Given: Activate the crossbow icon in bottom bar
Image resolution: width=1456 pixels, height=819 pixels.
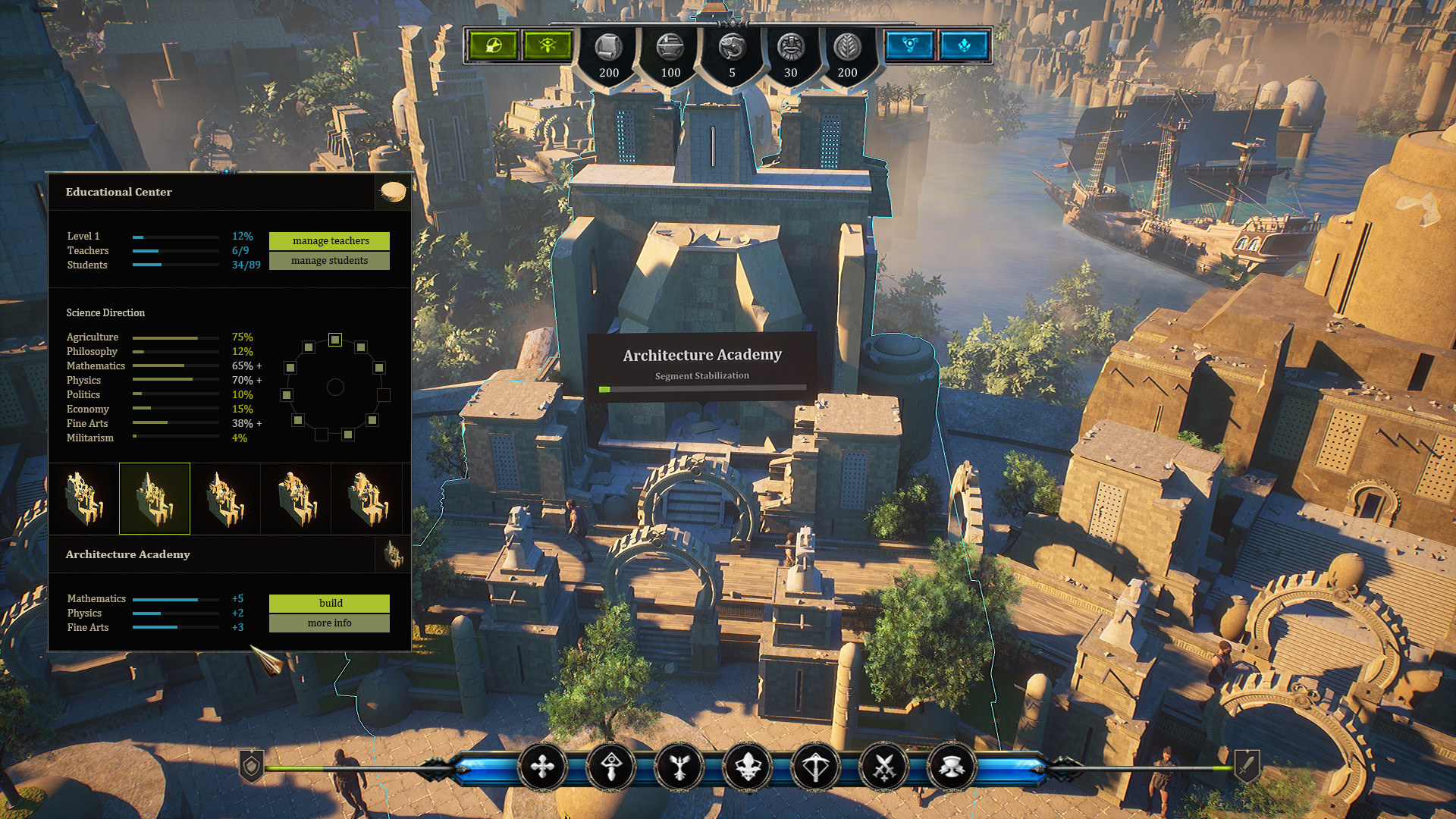Looking at the screenshot, I should click(x=816, y=767).
